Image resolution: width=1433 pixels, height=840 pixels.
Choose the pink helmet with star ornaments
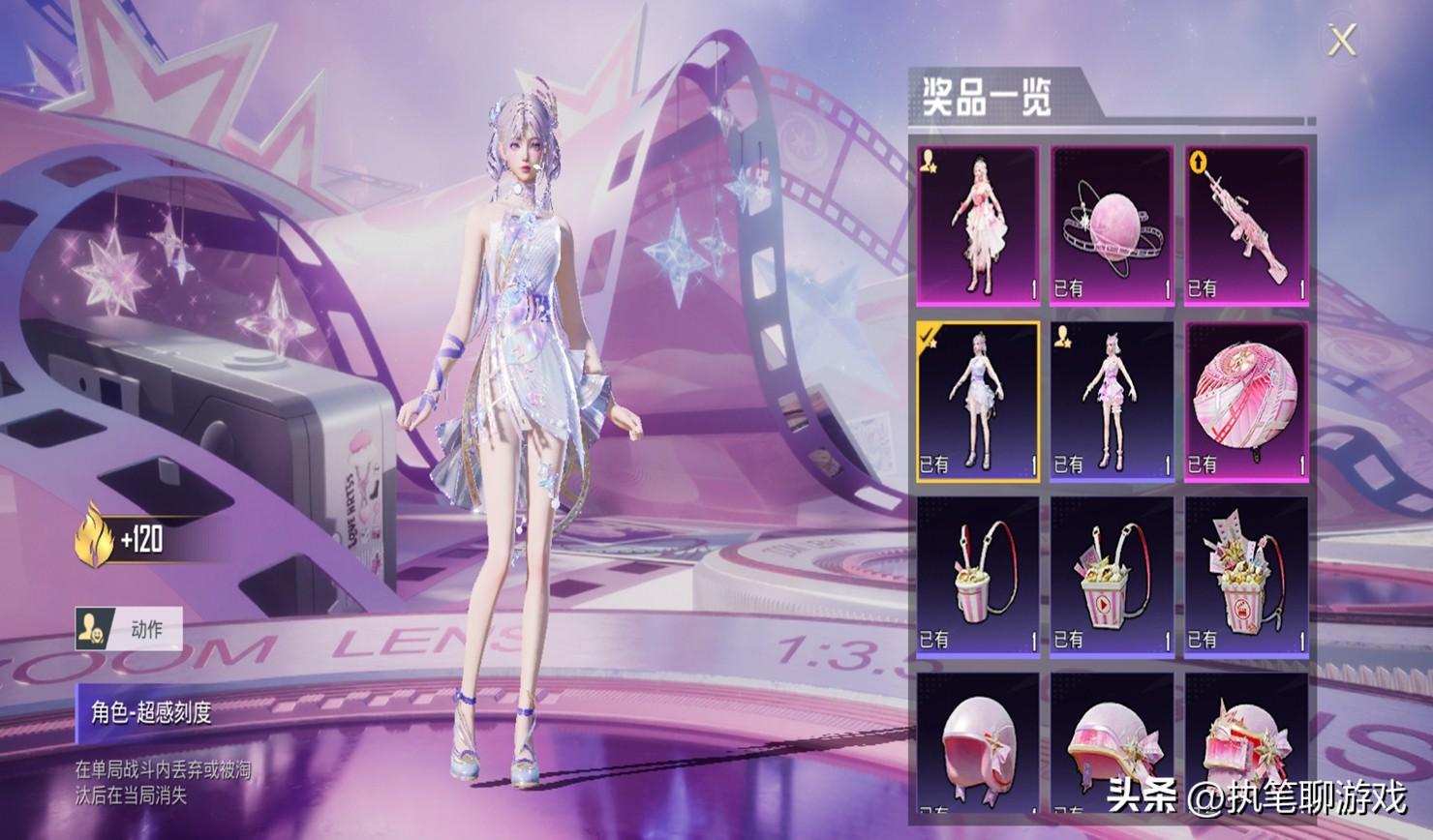[1246, 747]
